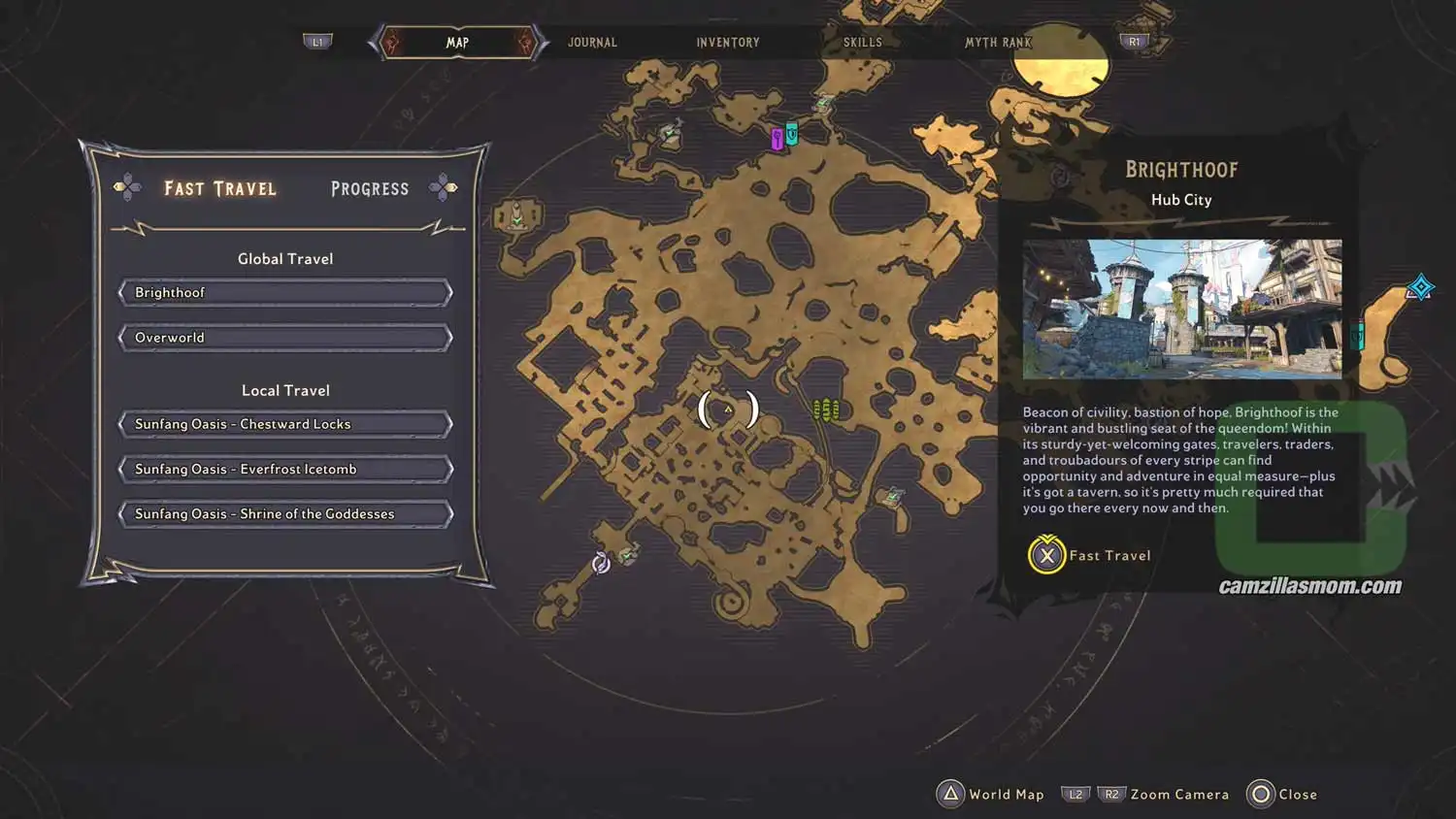The height and width of the screenshot is (819, 1456).
Task: Click the Brighthoof preview image
Action: coord(1180,308)
